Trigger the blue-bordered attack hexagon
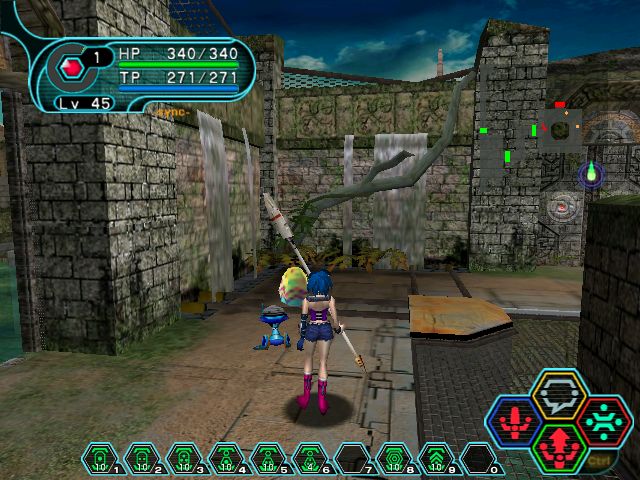This screenshot has width=640, height=480. [x=516, y=421]
